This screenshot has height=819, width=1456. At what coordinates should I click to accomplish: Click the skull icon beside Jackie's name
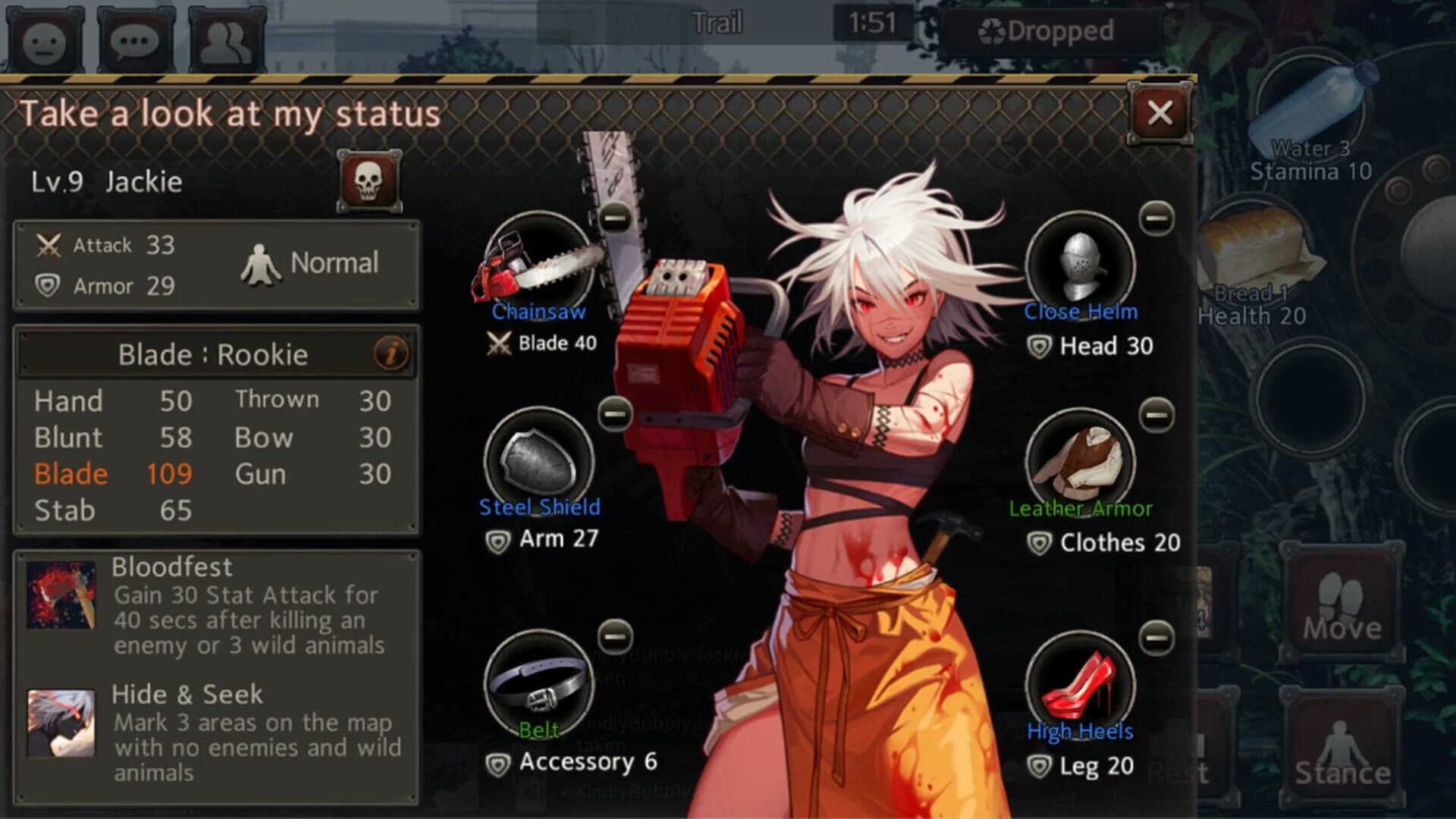pos(369,180)
